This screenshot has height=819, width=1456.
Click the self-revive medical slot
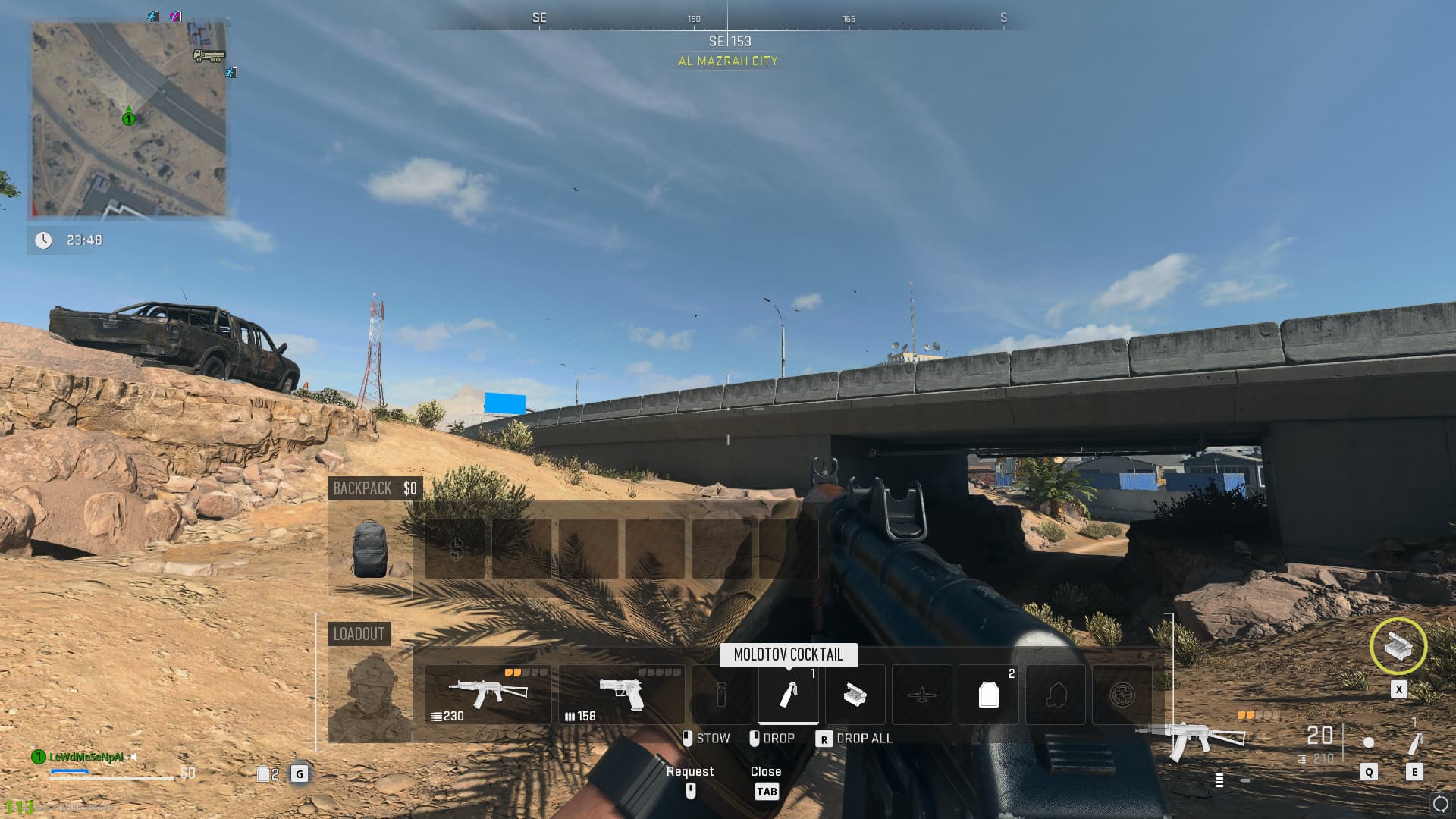click(1122, 694)
